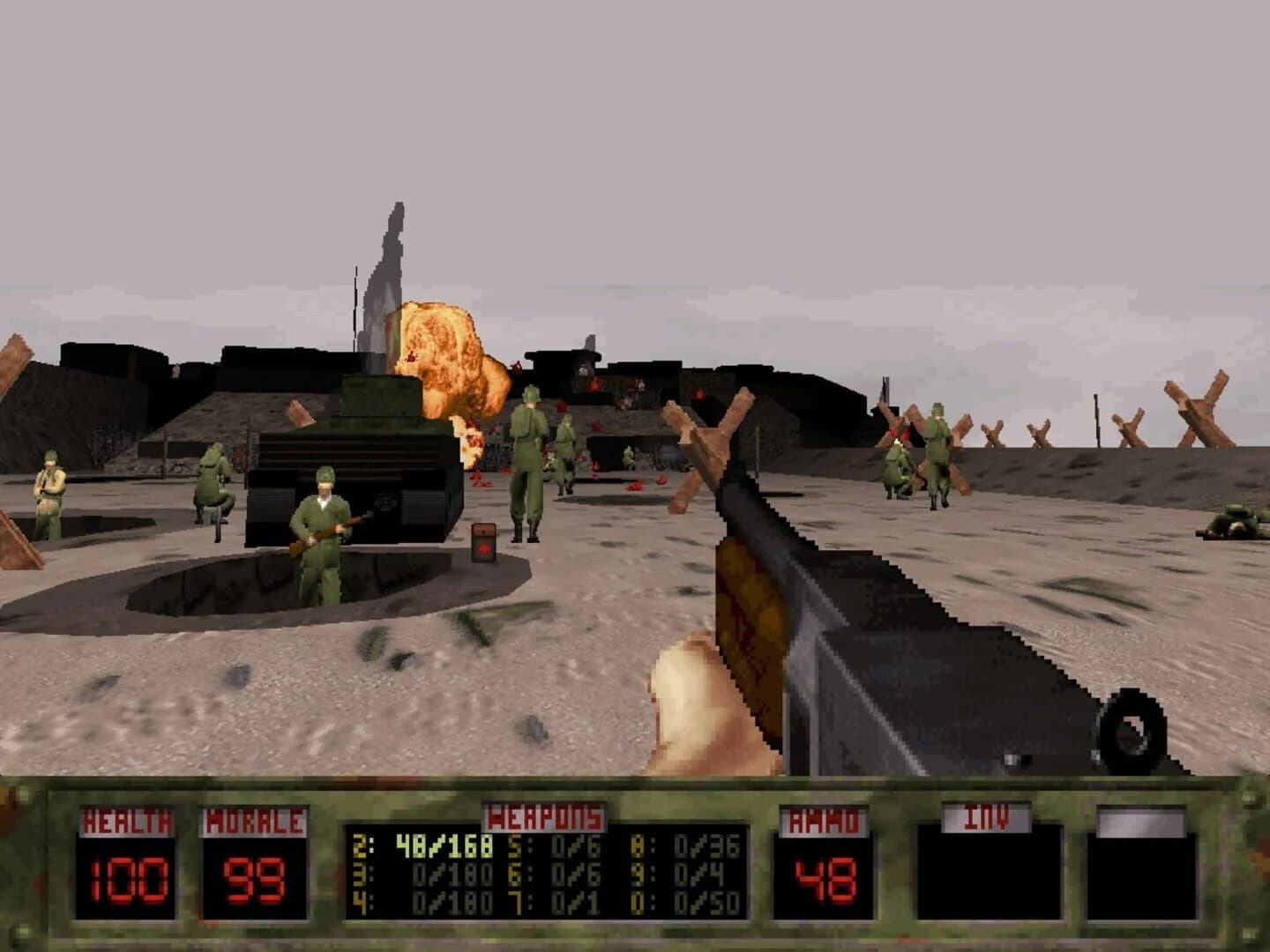Click the medkit box beside the tank
This screenshot has height=952, width=1270.
[483, 541]
